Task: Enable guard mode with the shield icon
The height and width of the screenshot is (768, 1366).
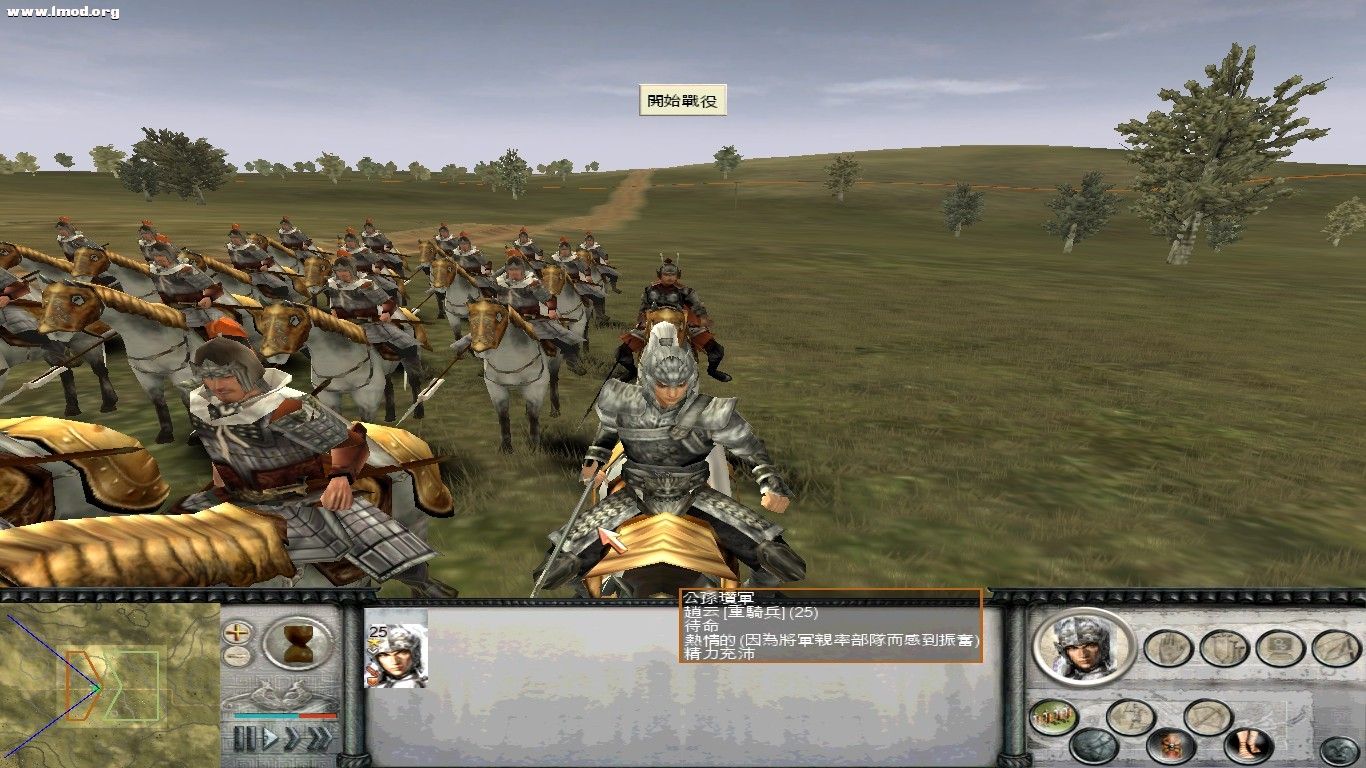Action: [1223, 648]
